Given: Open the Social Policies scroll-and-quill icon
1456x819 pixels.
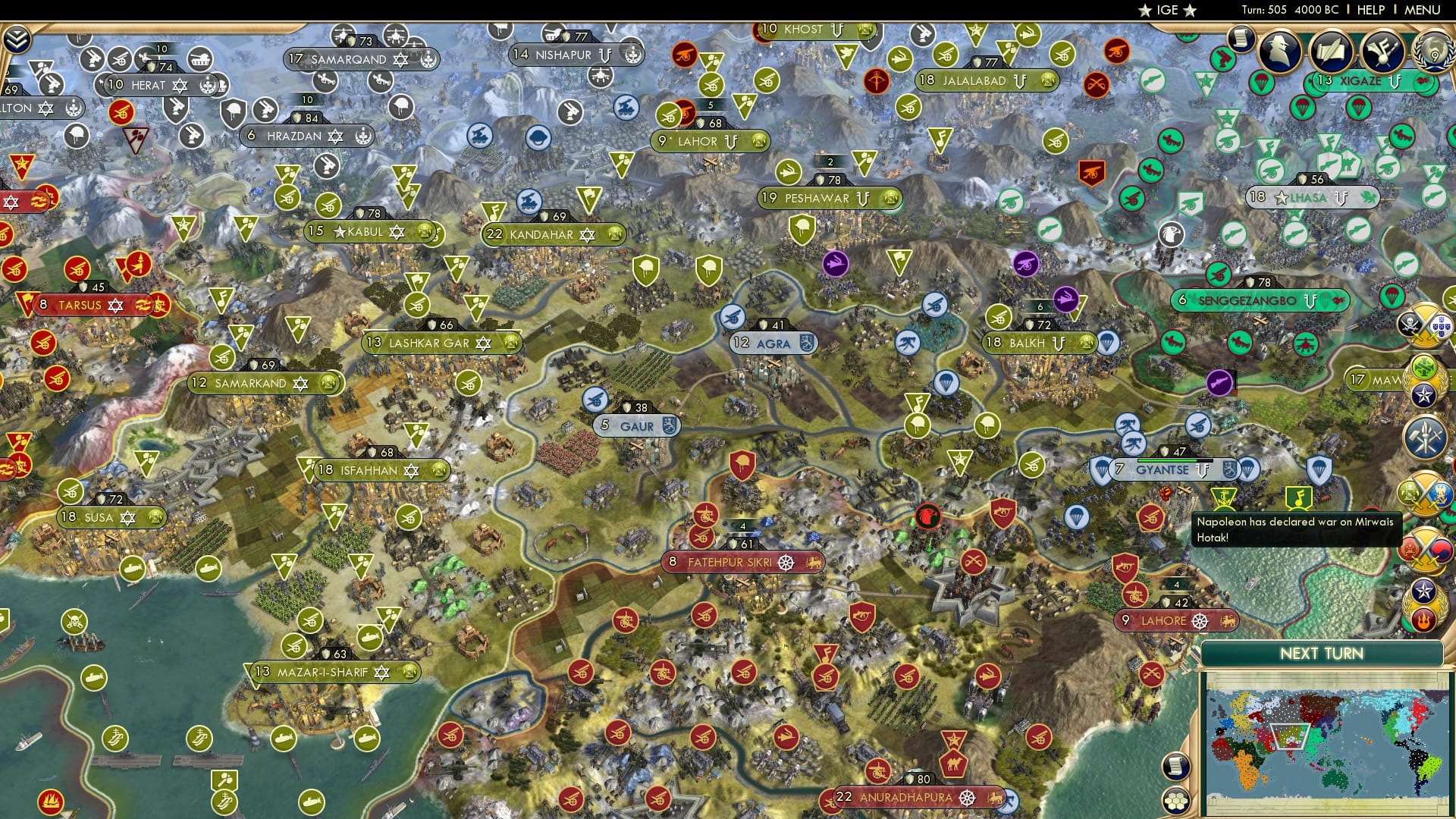Looking at the screenshot, I should click(1332, 49).
